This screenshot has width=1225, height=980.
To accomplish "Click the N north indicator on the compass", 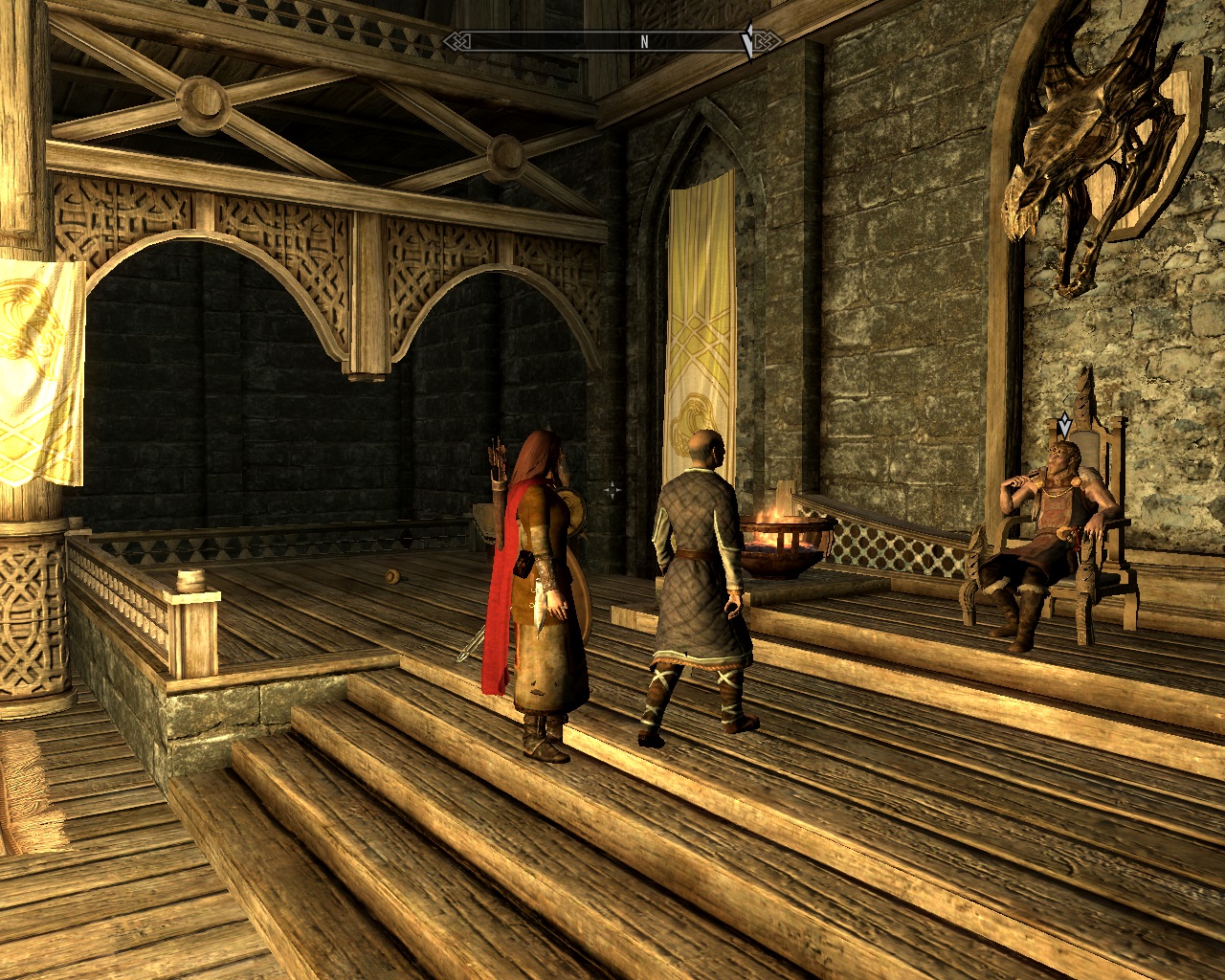I will [x=645, y=41].
